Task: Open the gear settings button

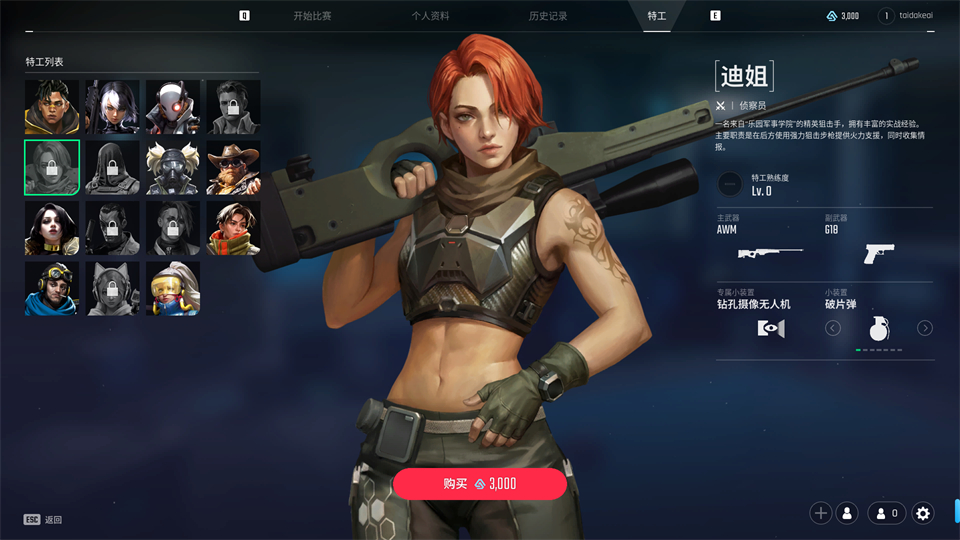Action: click(x=923, y=513)
